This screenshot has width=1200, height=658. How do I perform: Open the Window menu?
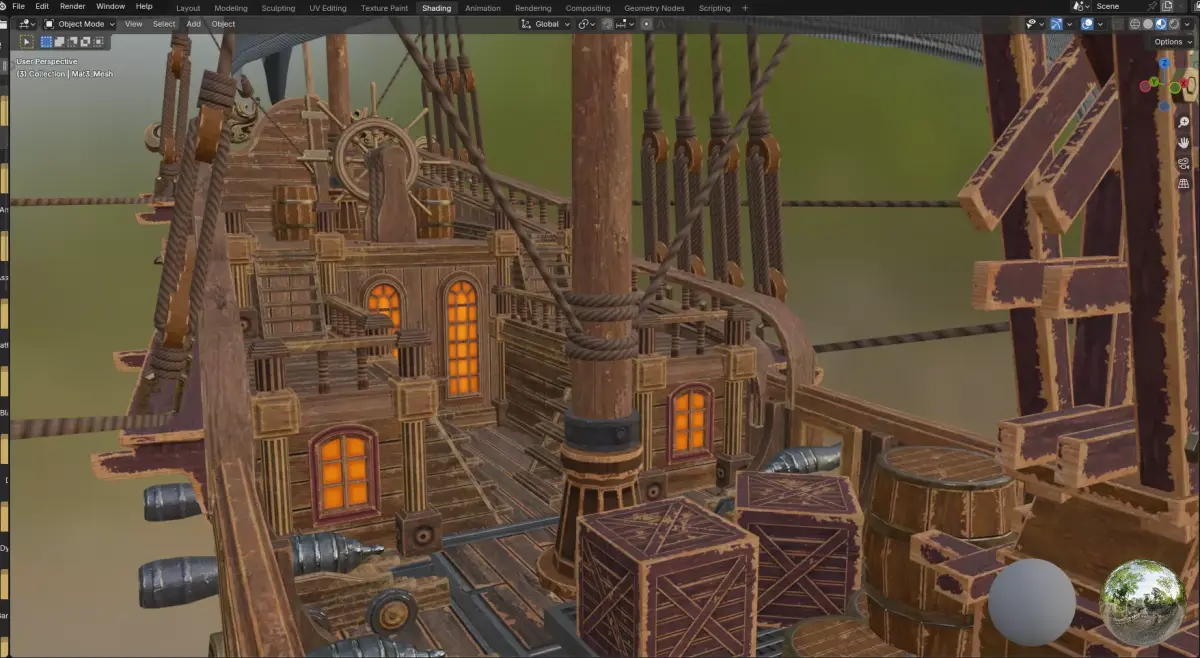(110, 7)
